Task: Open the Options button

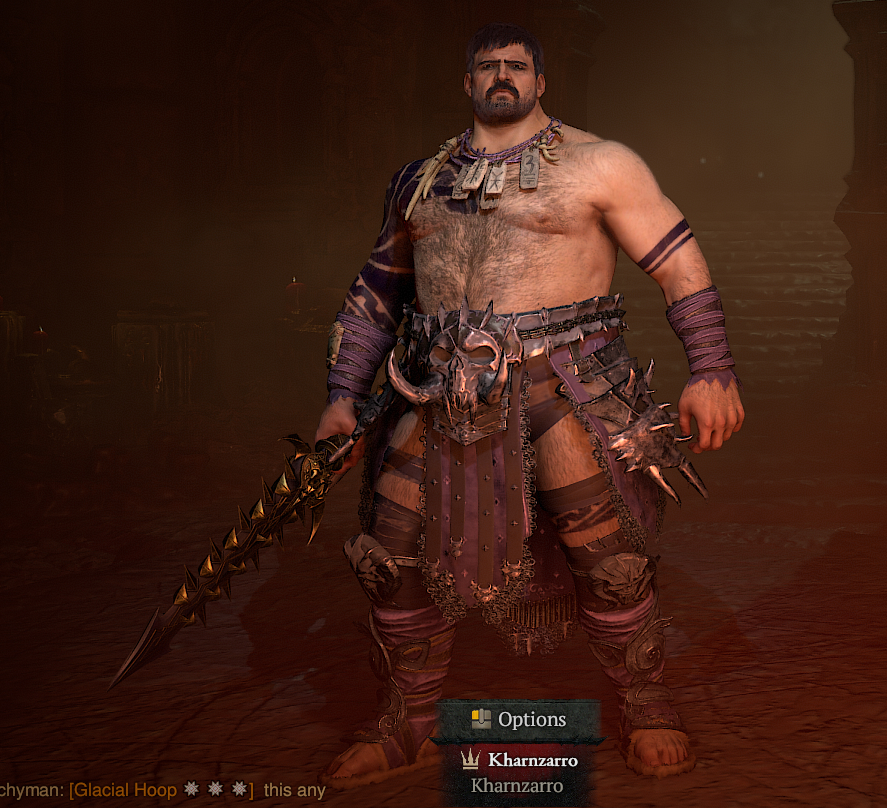Action: pos(519,719)
